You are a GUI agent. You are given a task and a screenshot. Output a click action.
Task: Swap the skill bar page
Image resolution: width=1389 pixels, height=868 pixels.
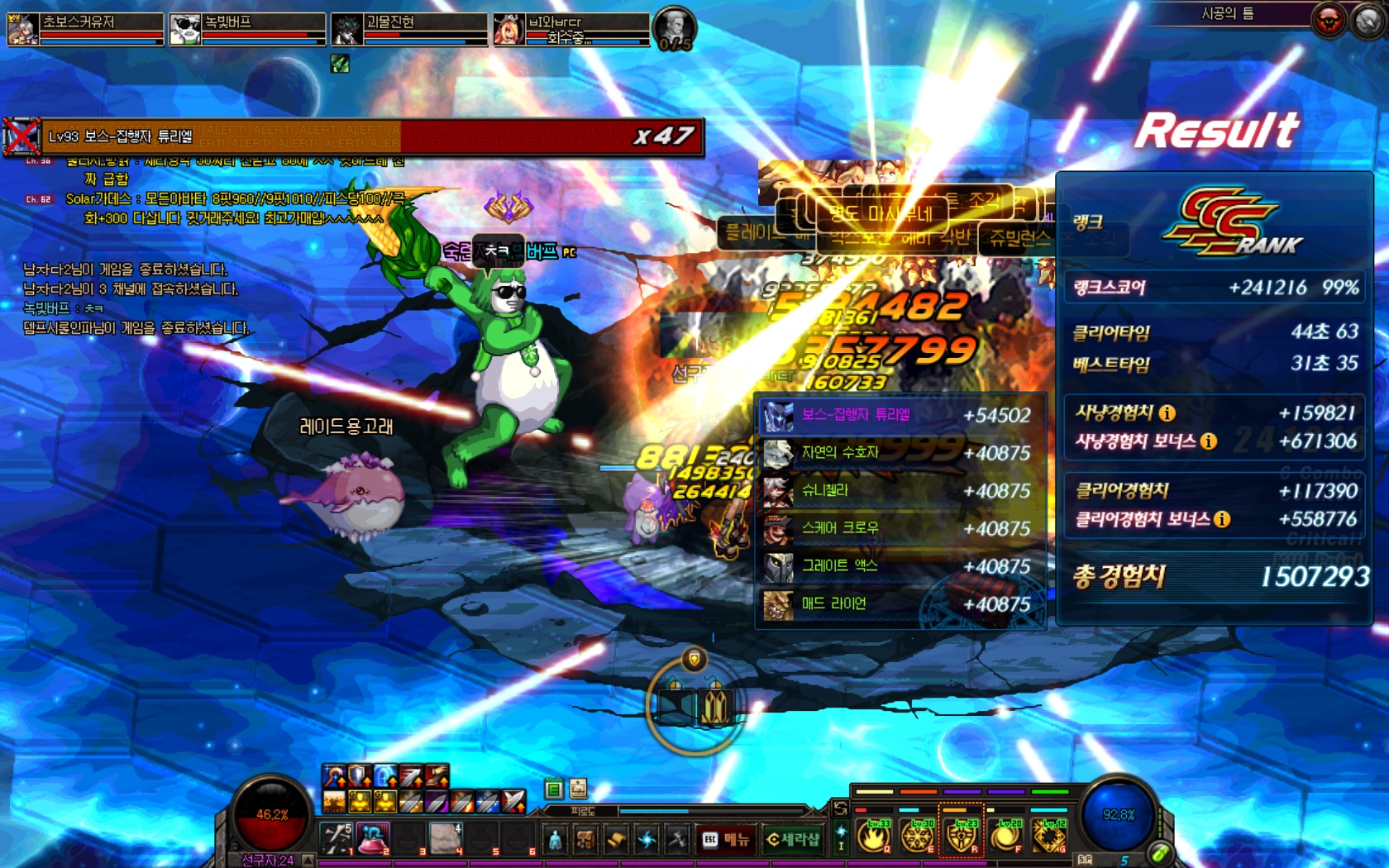(x=841, y=808)
